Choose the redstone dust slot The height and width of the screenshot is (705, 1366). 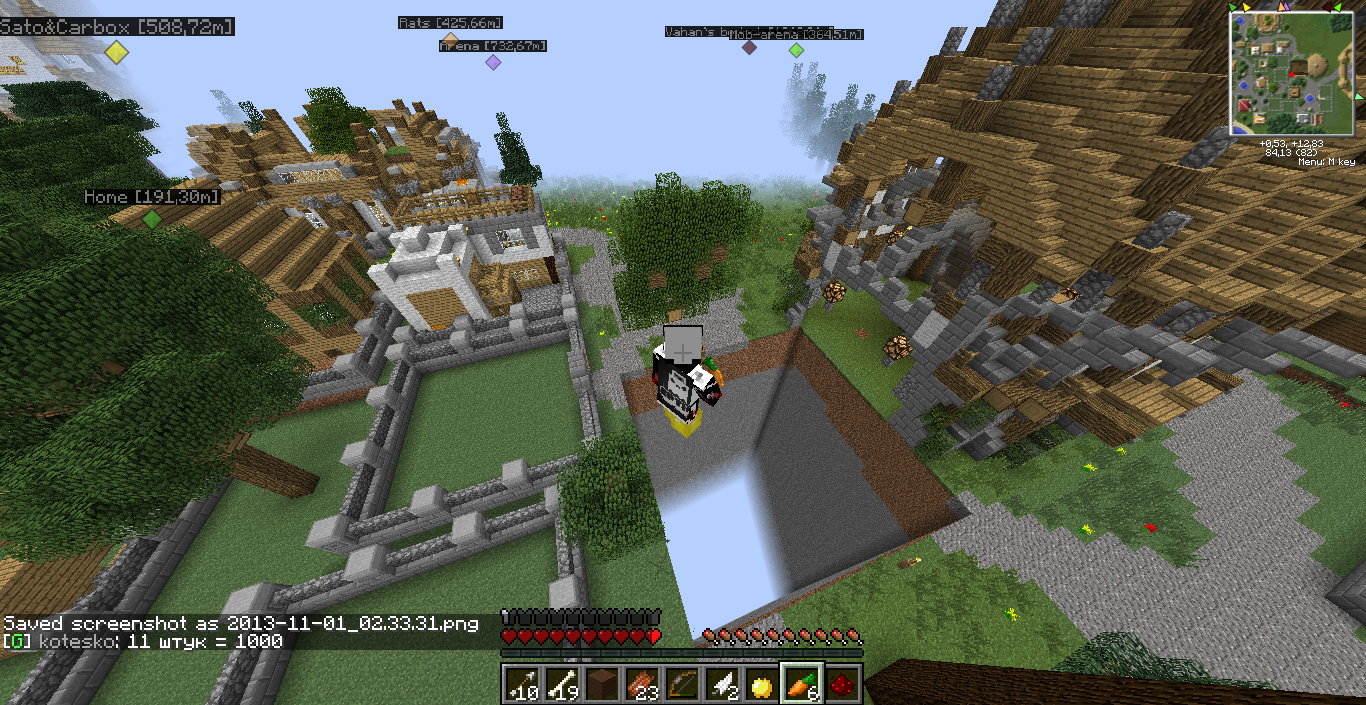click(x=842, y=683)
